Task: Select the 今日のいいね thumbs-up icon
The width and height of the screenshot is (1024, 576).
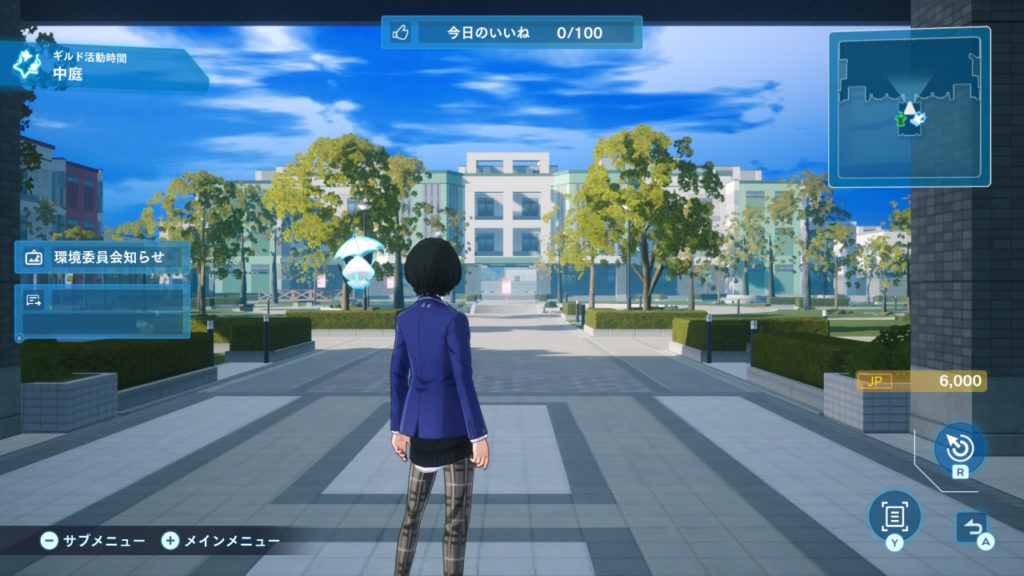Action: click(401, 33)
